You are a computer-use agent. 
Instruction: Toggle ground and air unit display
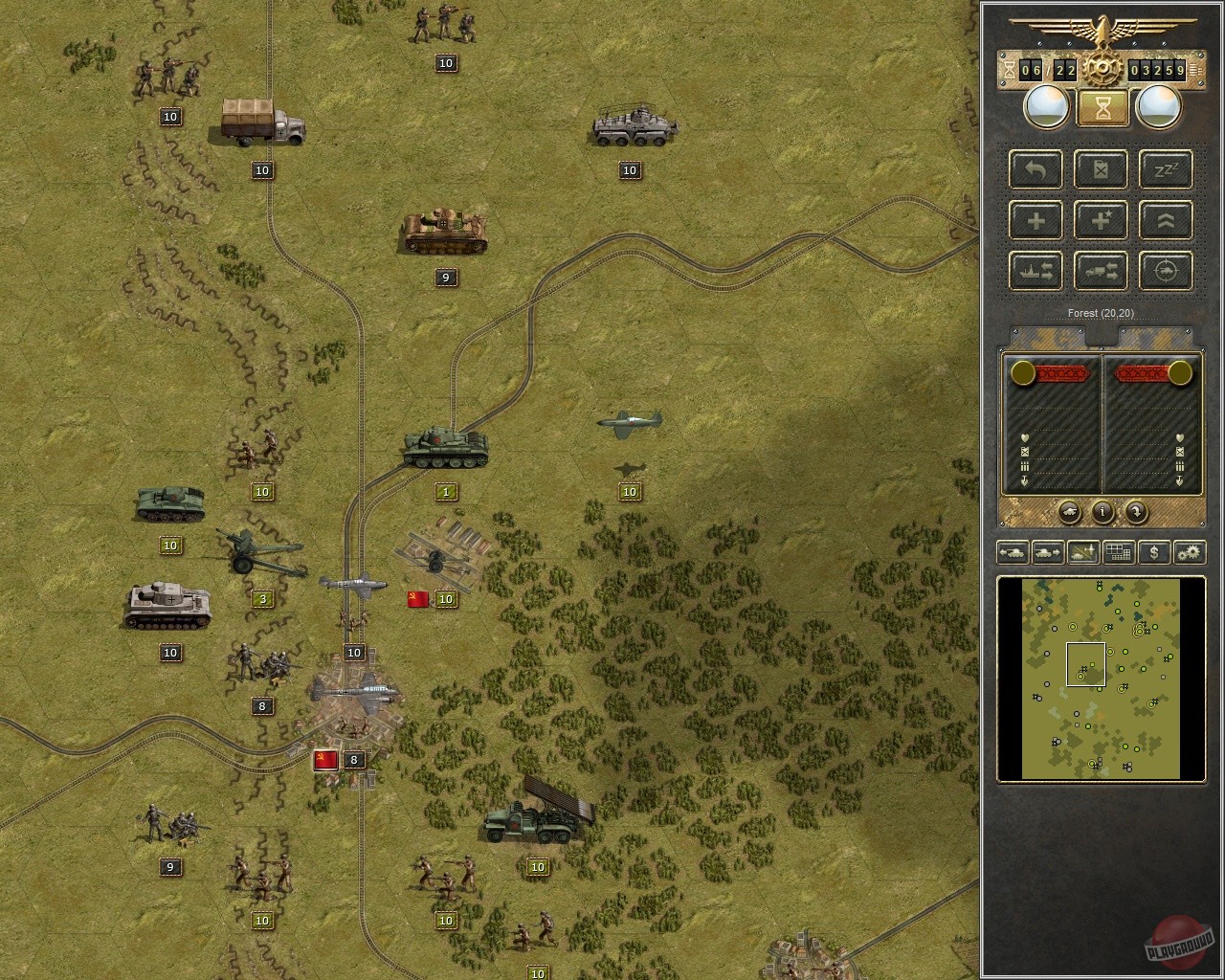pos(1082,552)
